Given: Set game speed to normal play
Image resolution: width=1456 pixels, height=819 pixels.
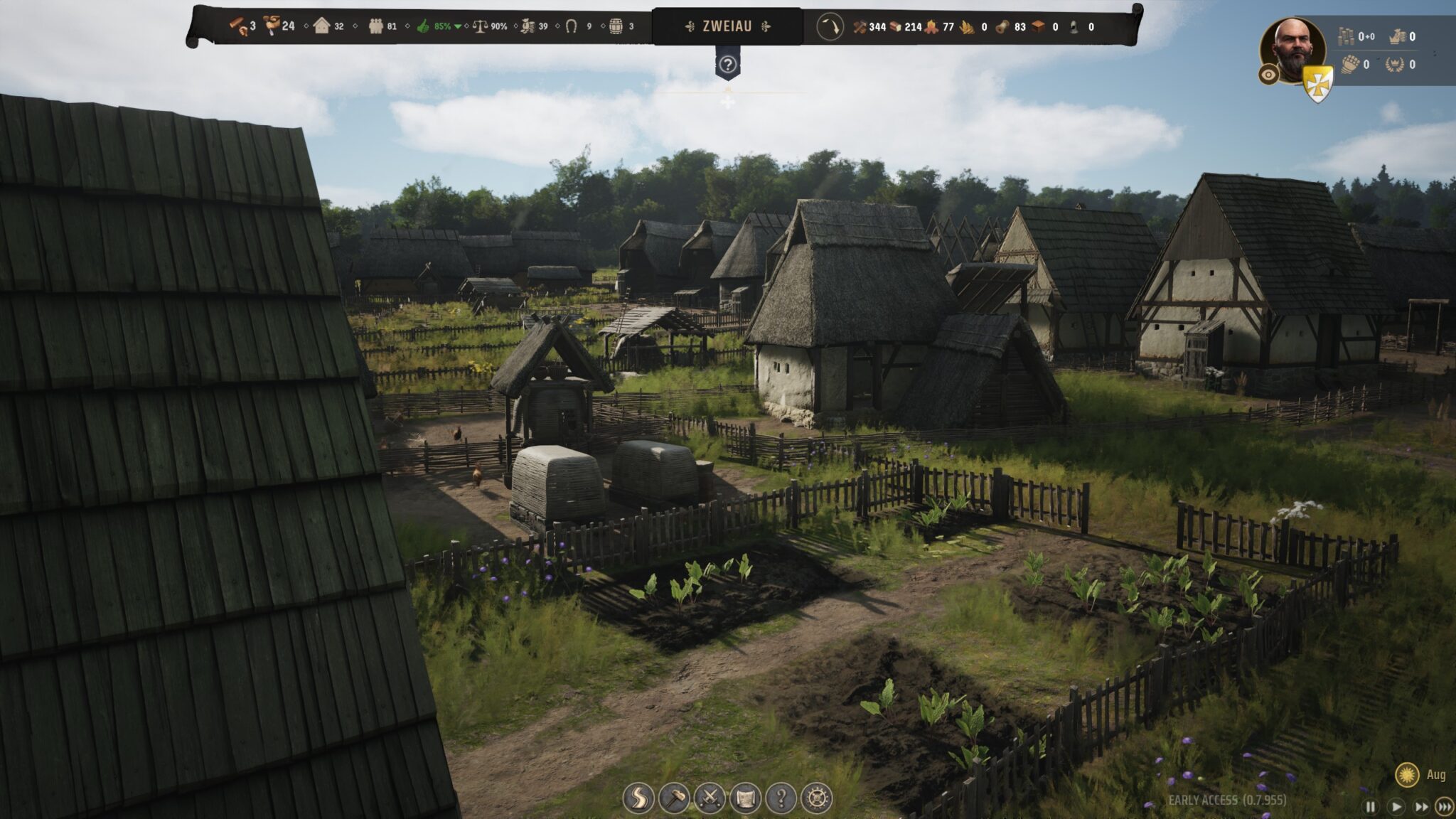Looking at the screenshot, I should [1396, 806].
